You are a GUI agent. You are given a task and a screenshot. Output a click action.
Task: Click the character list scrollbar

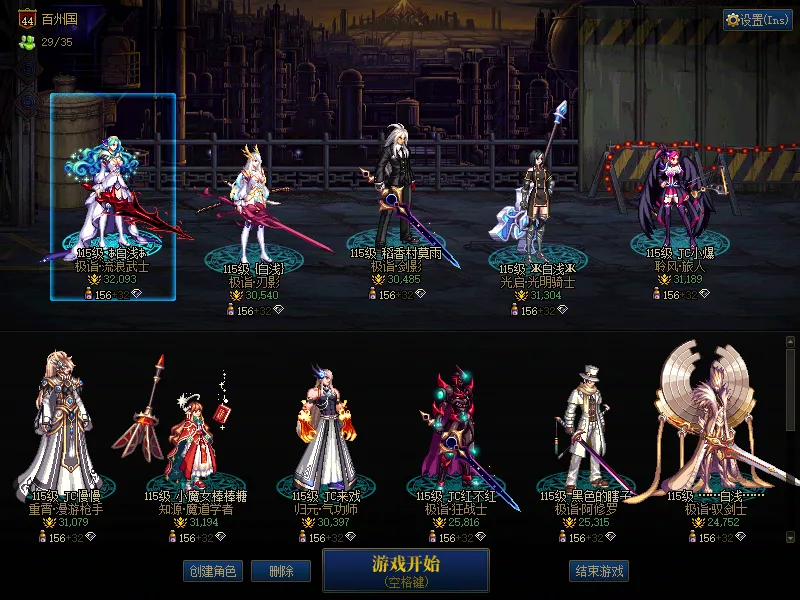(x=791, y=440)
